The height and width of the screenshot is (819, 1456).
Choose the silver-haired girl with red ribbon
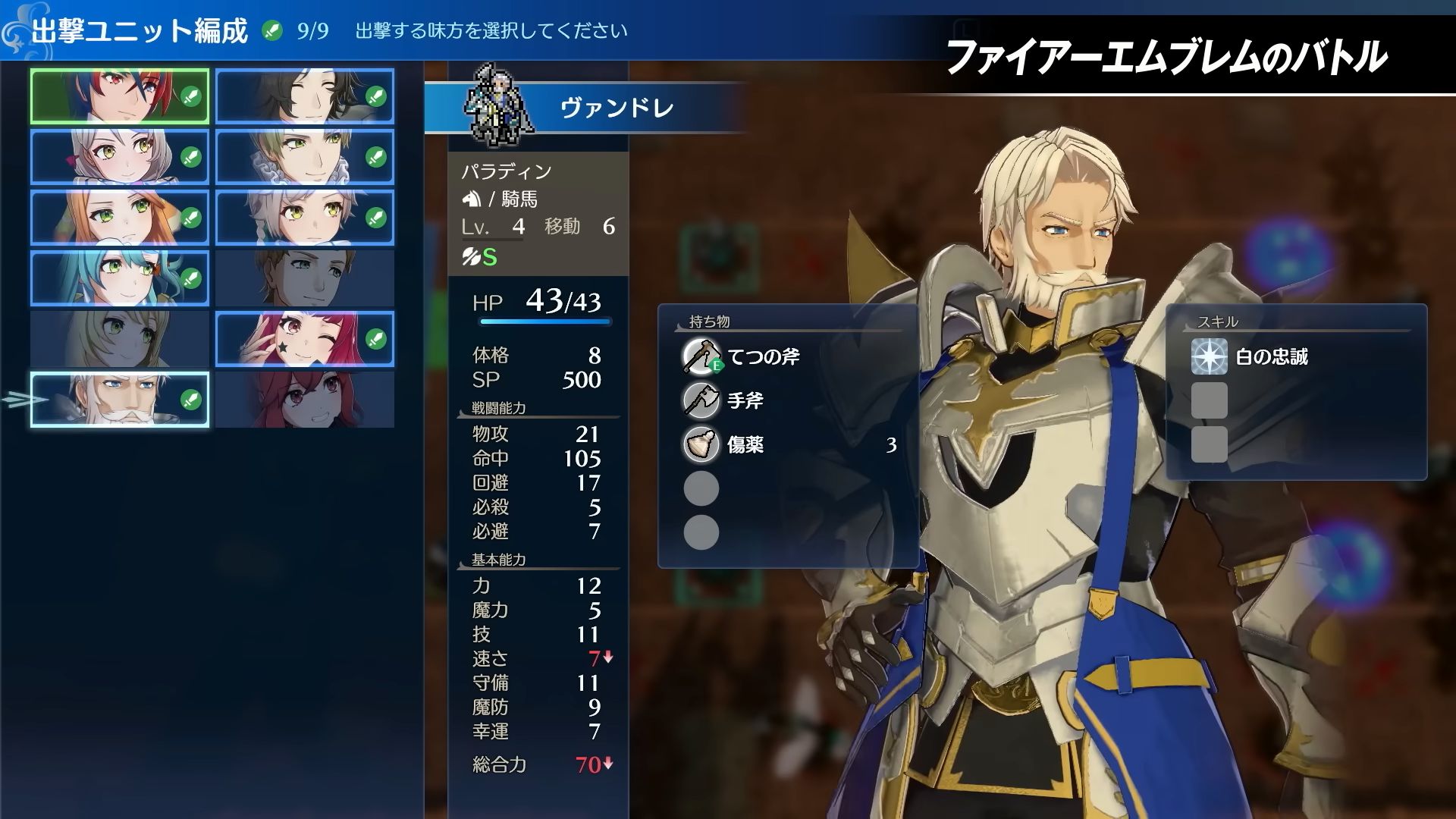click(120, 157)
